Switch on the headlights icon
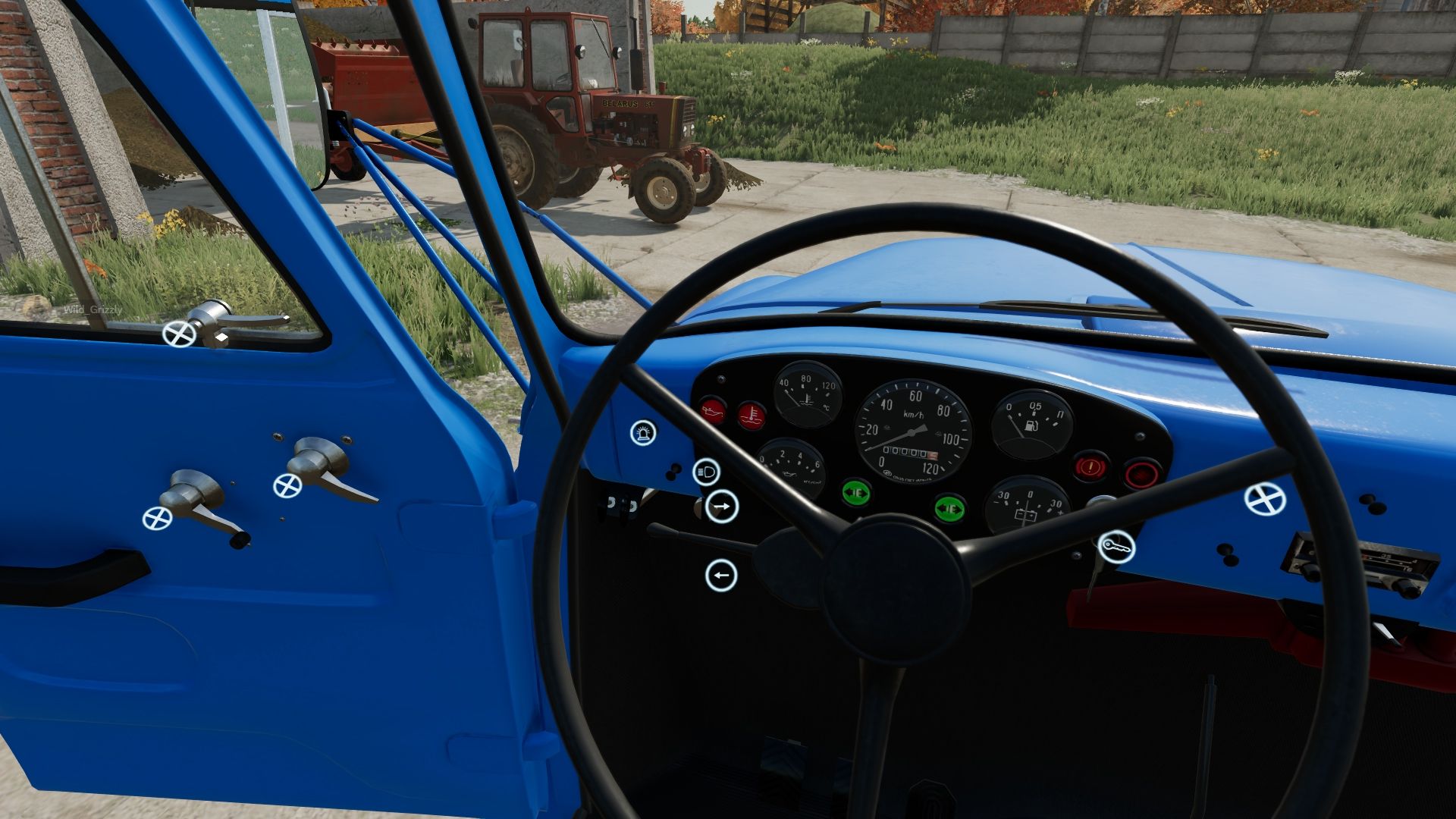 point(707,472)
